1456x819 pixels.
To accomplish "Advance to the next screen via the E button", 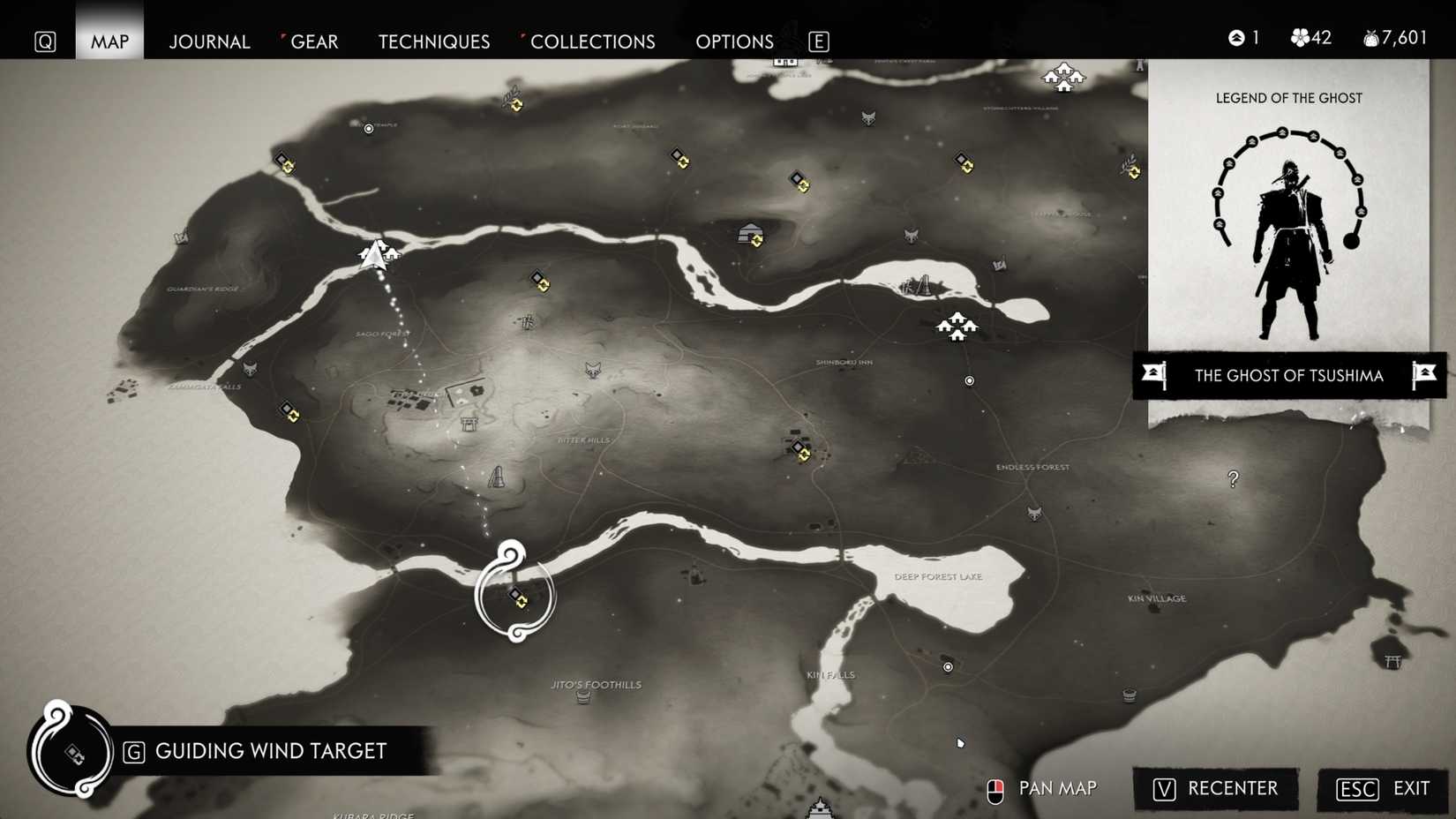I will pyautogui.click(x=817, y=41).
